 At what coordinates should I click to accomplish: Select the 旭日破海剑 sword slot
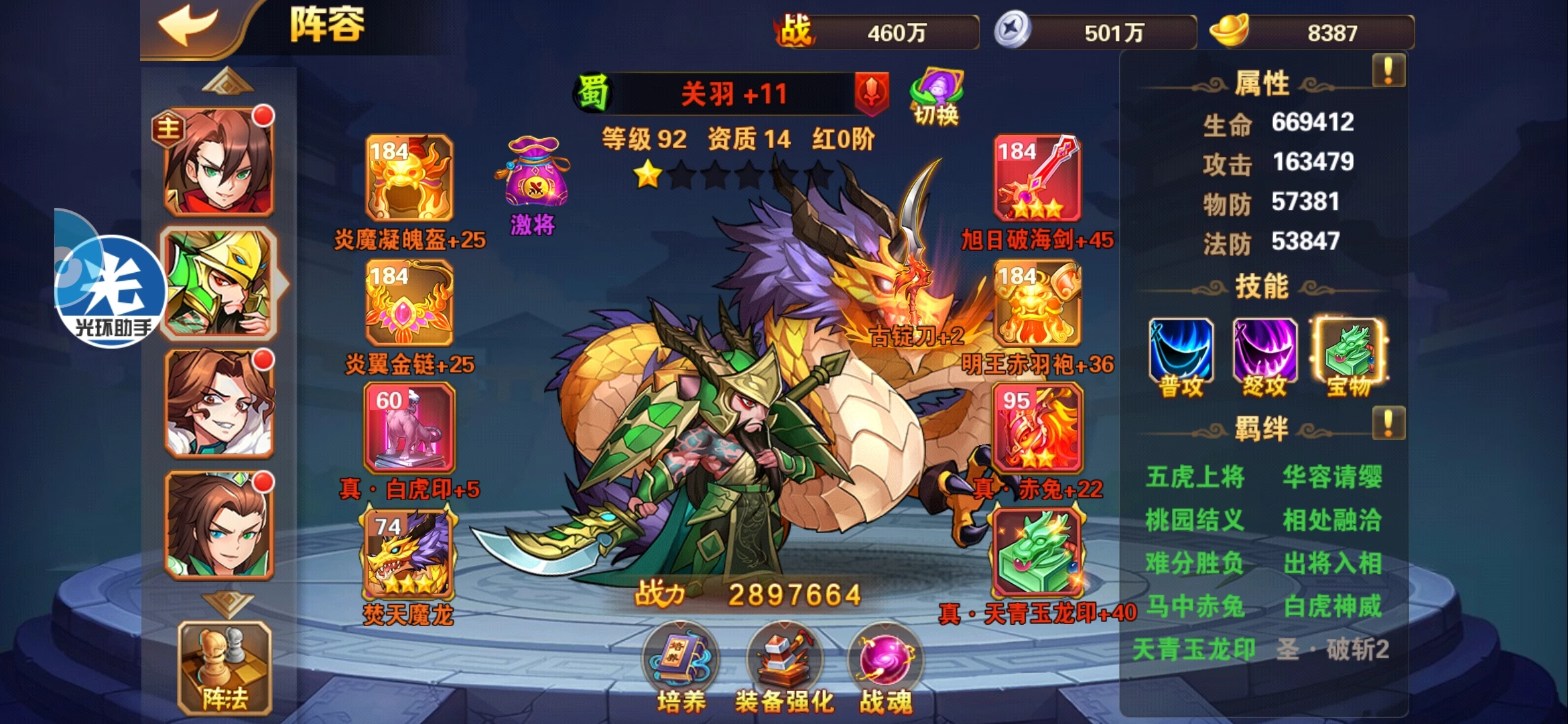click(x=1037, y=178)
